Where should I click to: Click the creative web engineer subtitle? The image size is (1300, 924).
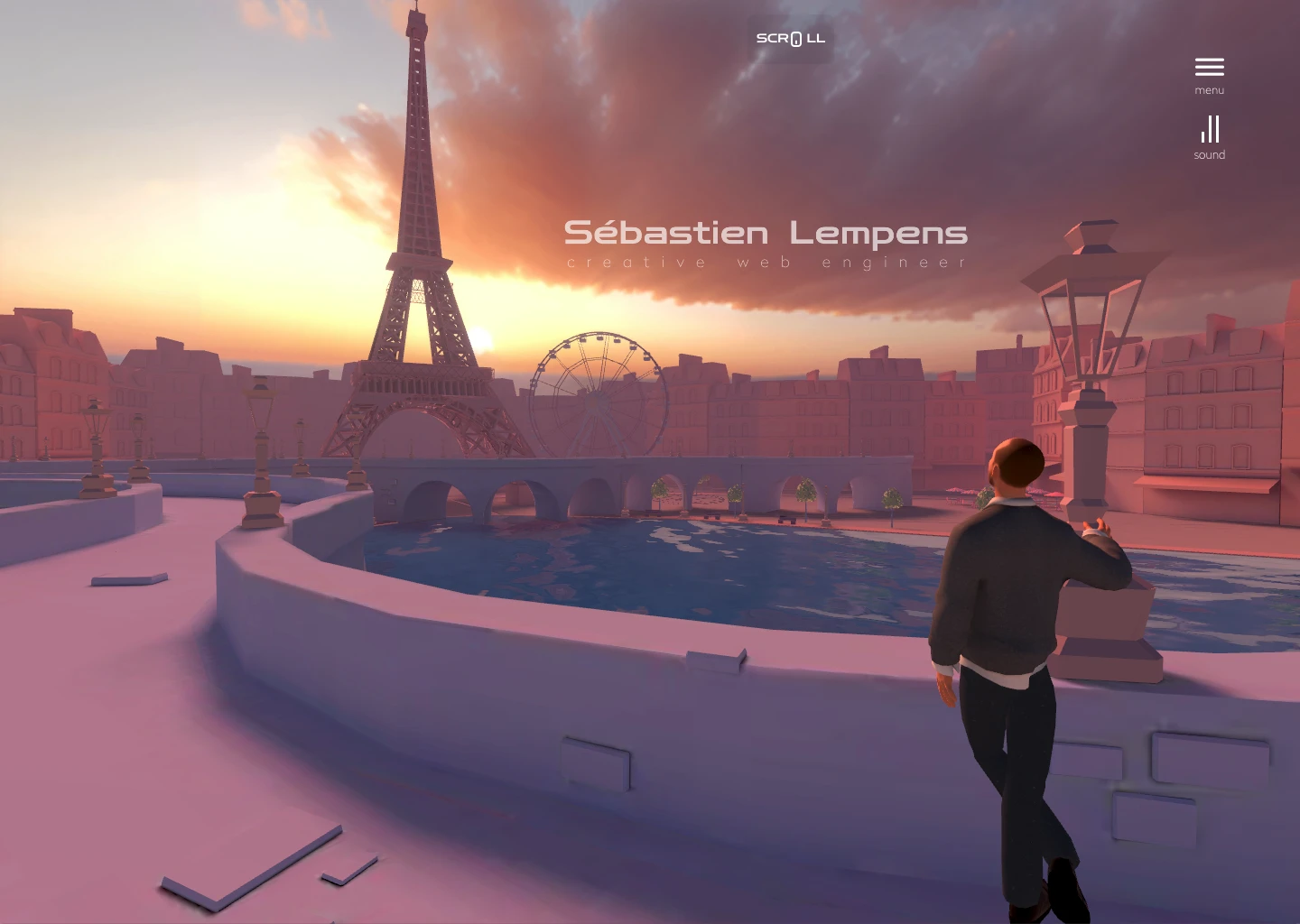pyautogui.click(x=766, y=262)
